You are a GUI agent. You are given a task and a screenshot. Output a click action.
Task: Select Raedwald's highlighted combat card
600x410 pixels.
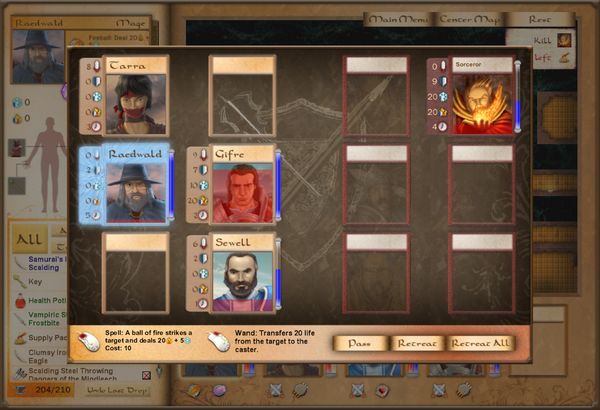[x=134, y=185]
